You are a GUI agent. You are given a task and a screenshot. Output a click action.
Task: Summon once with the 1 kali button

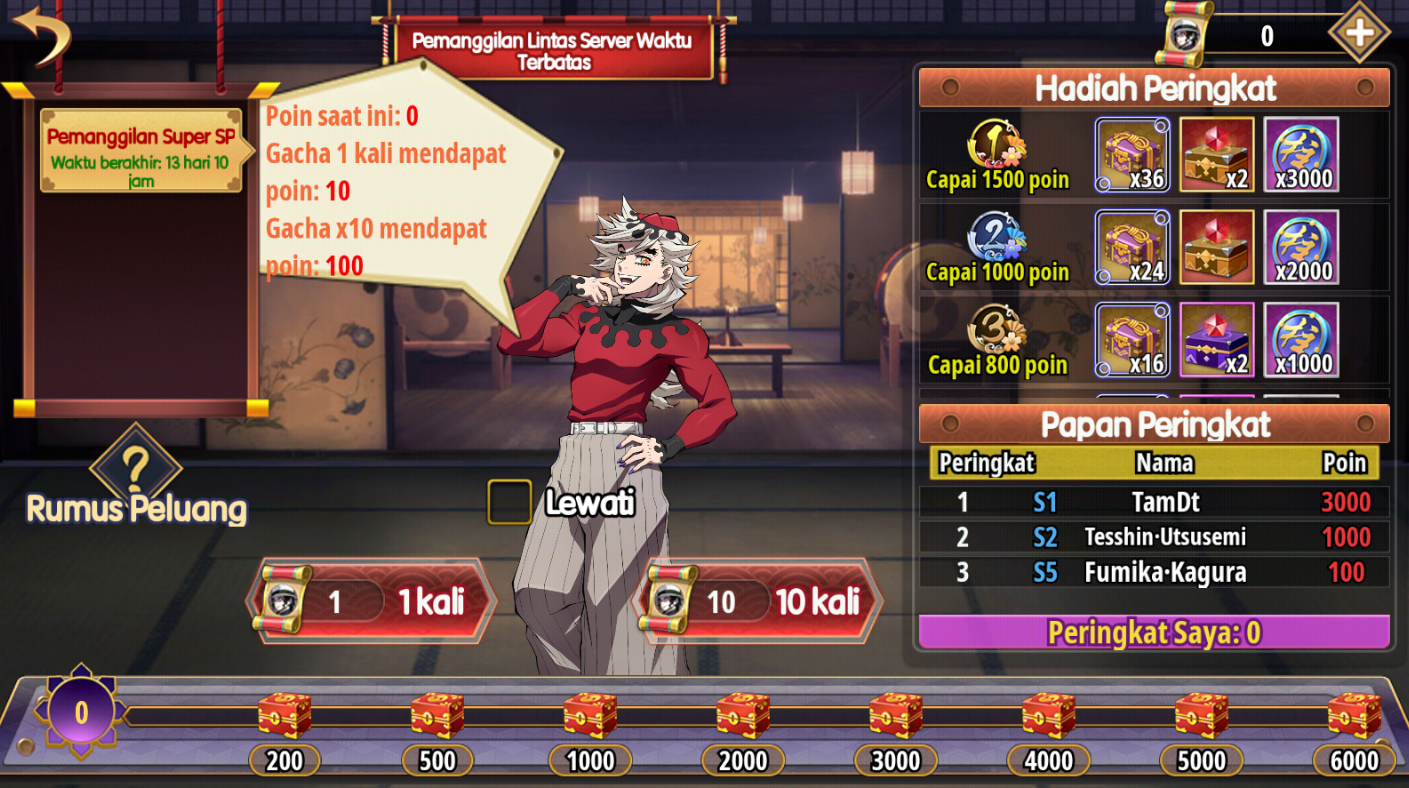[372, 601]
